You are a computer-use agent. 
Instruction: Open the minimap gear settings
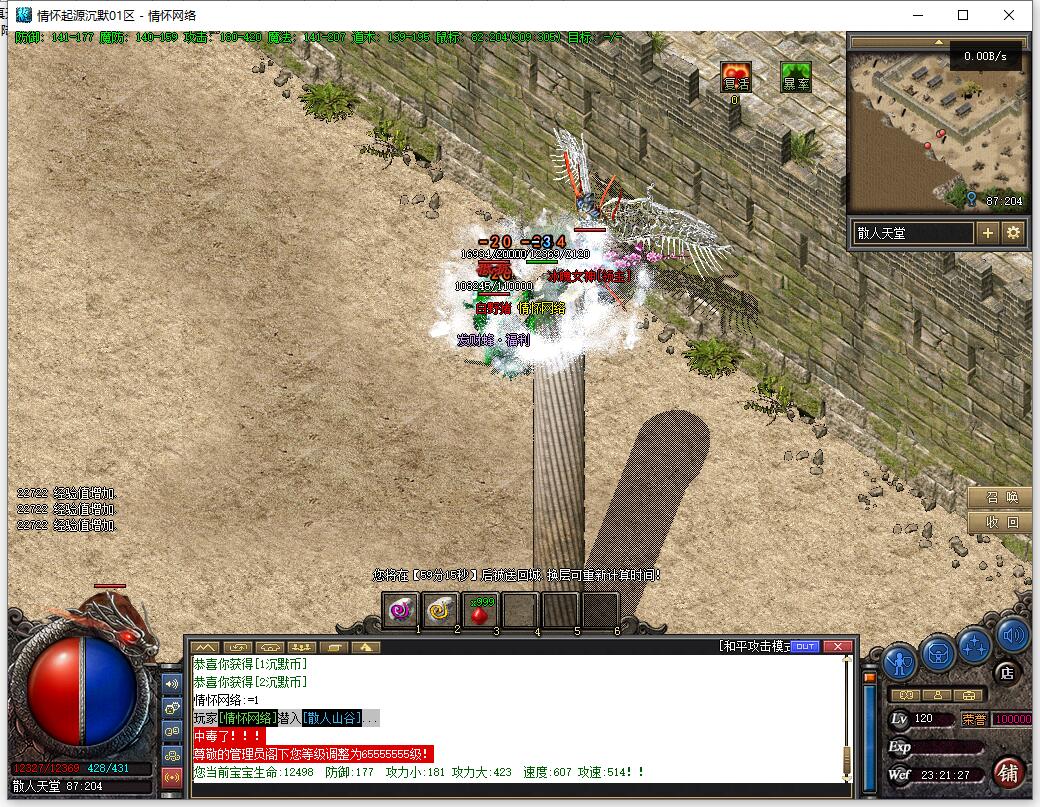tap(1013, 233)
